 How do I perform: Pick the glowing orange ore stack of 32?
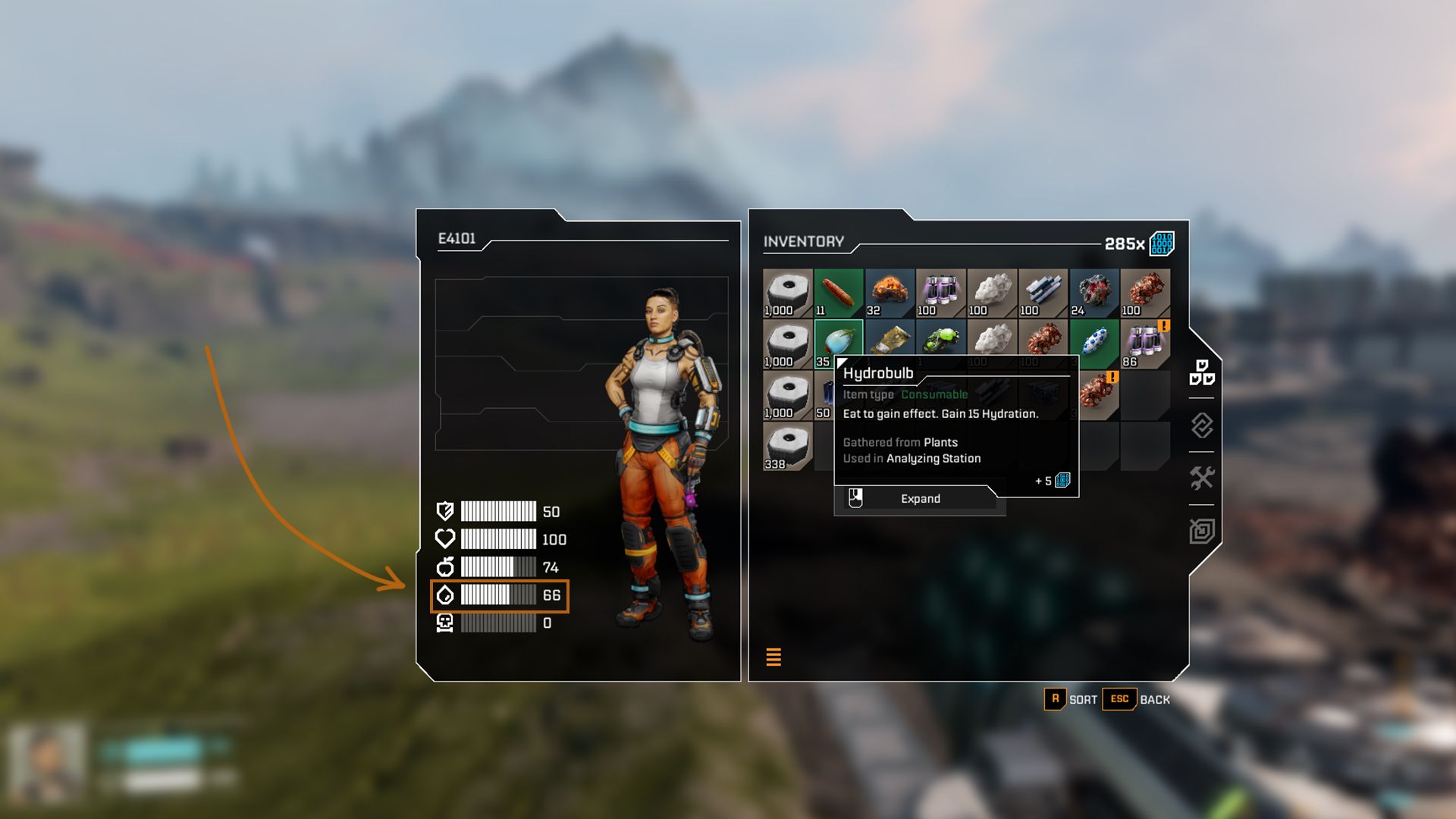[890, 293]
